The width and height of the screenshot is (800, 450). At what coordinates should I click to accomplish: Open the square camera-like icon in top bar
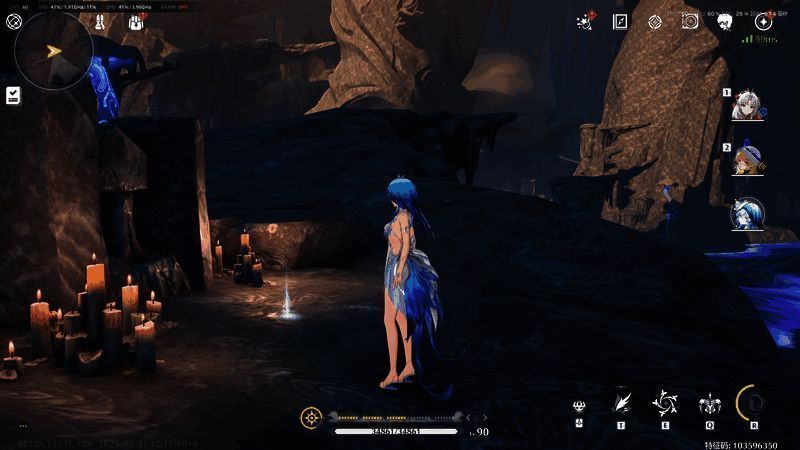tap(690, 21)
